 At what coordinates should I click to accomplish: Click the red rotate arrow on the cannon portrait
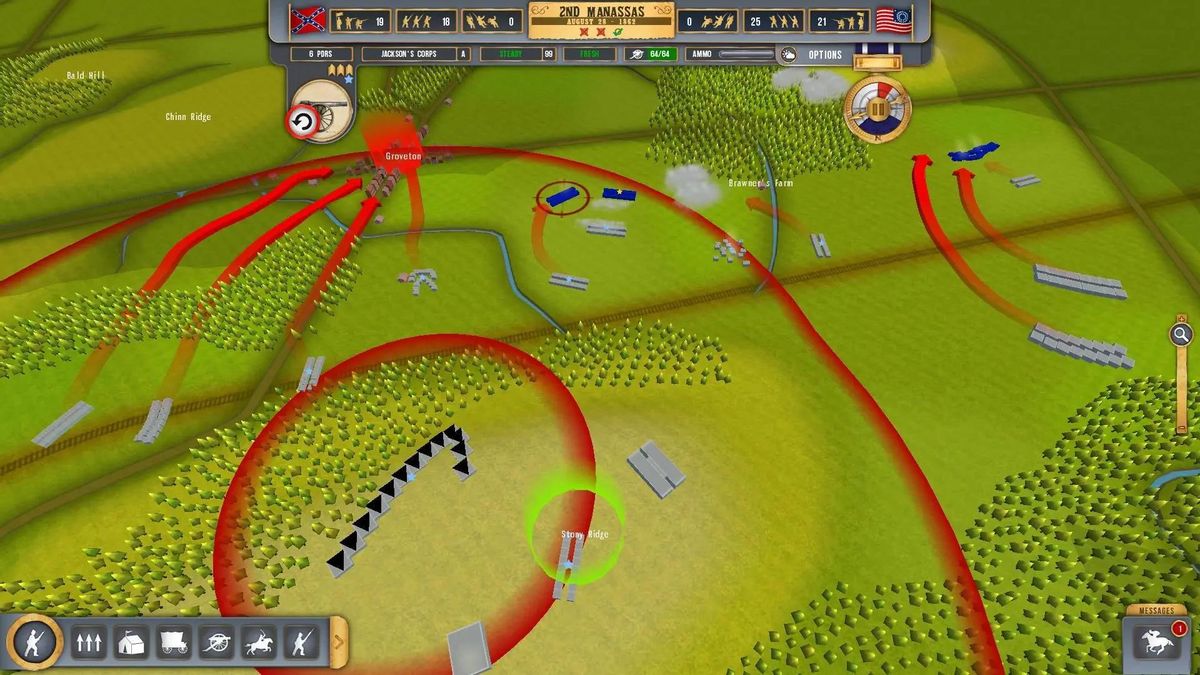click(301, 122)
